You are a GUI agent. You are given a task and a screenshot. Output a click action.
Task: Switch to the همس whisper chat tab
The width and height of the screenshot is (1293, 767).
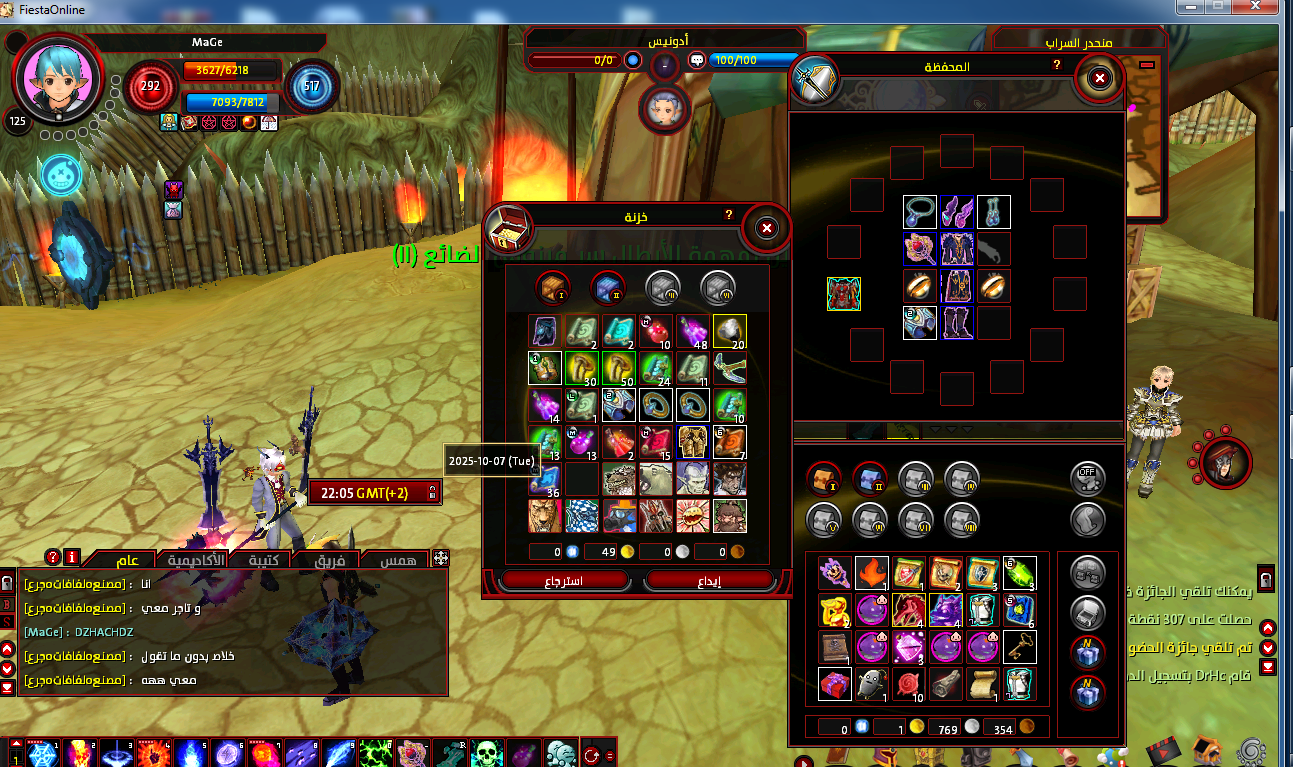pos(397,562)
